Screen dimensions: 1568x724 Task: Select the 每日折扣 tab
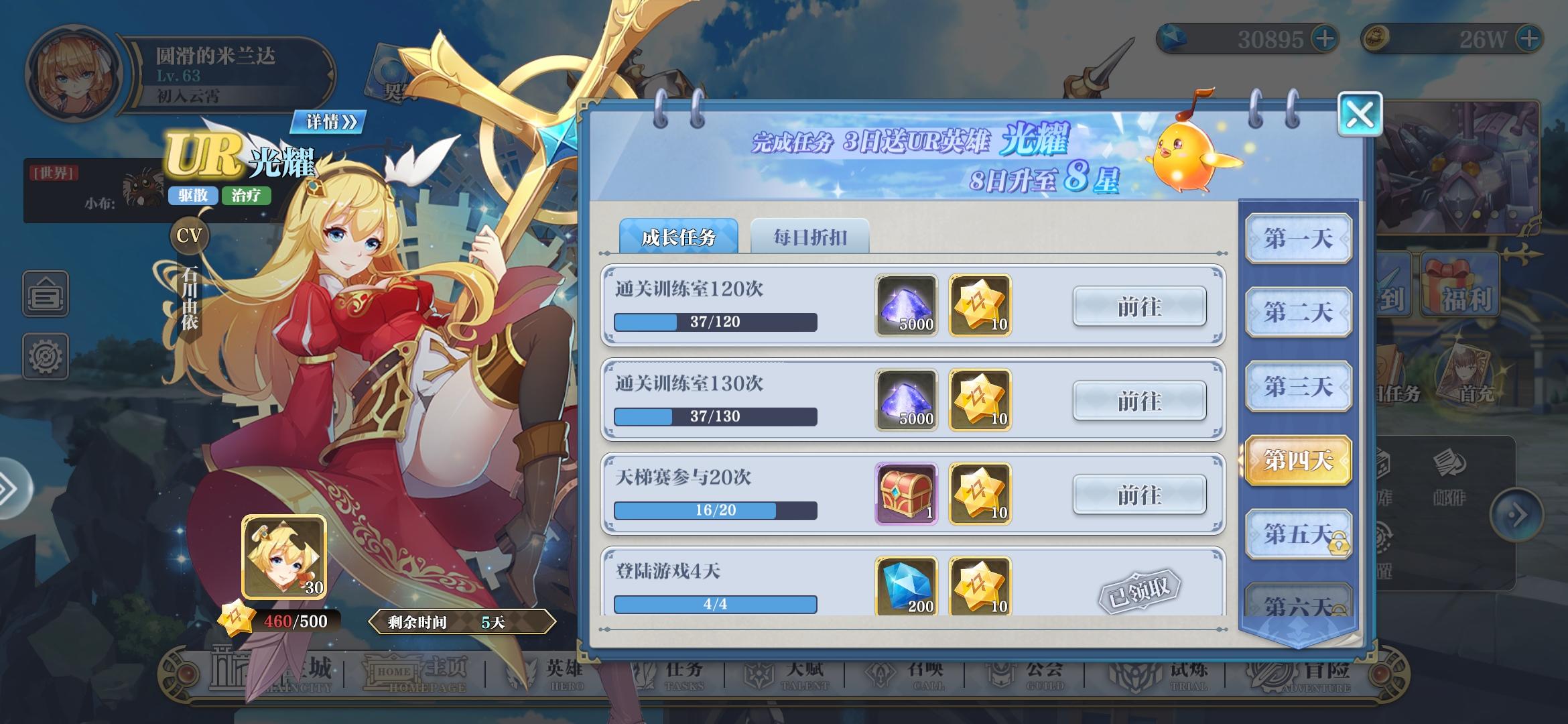tap(811, 237)
